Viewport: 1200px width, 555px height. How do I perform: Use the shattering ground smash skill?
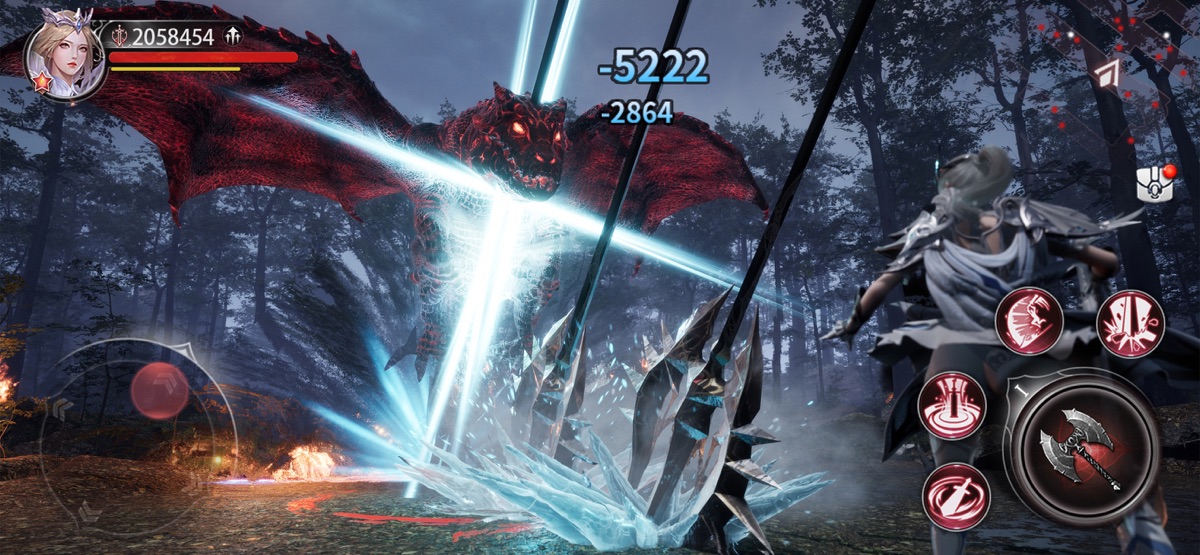[1131, 324]
